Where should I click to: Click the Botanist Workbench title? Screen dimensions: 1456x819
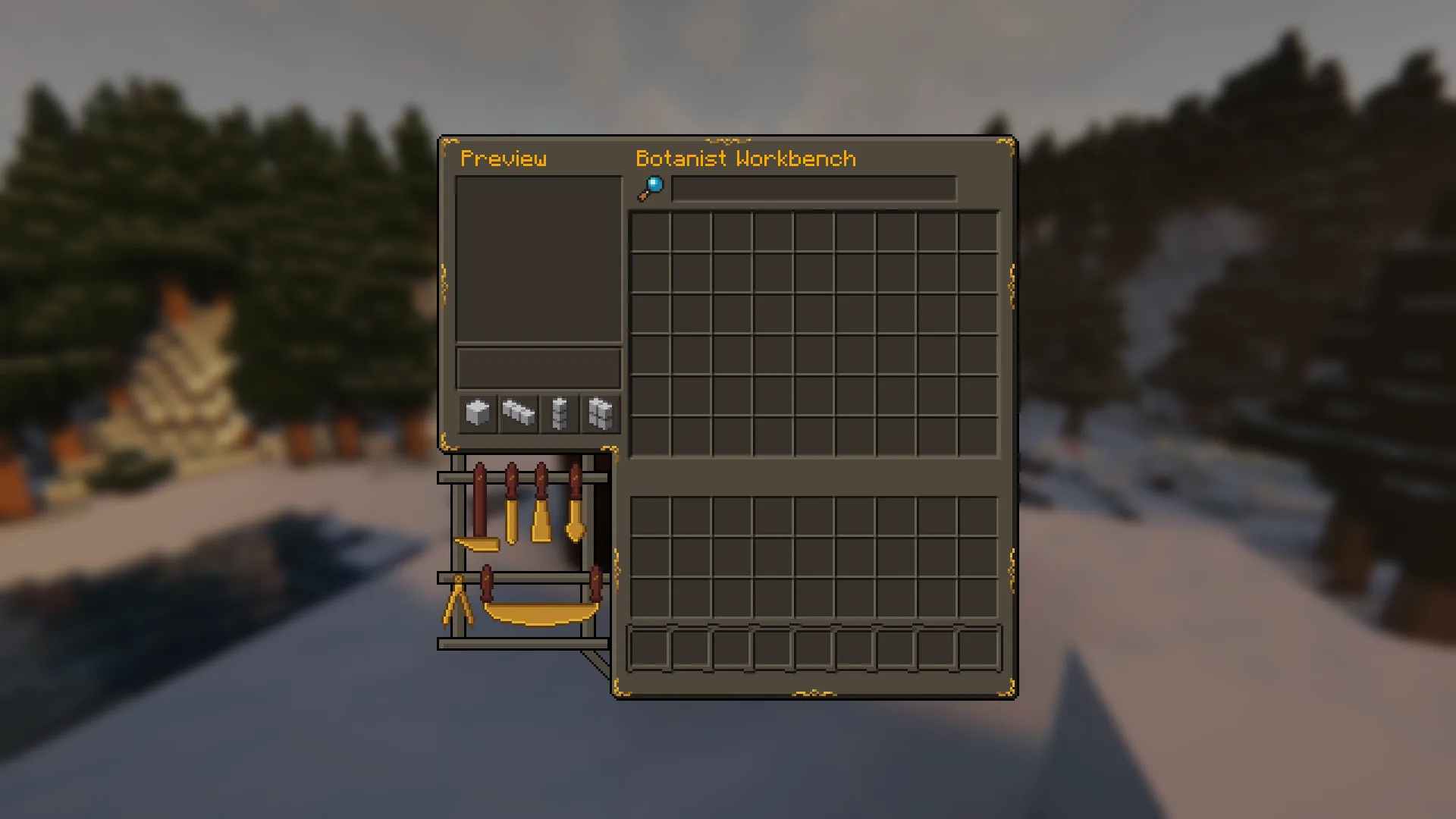click(745, 158)
